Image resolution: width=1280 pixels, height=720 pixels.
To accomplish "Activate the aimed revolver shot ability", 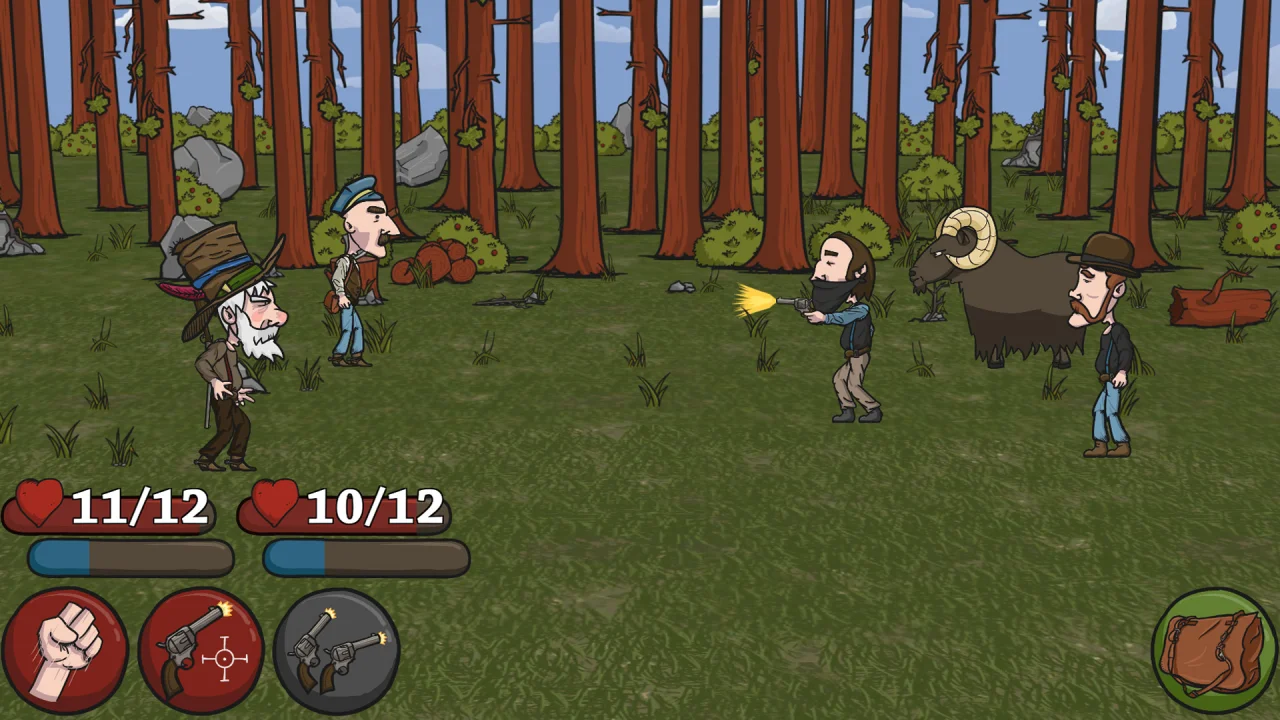I will (201, 650).
